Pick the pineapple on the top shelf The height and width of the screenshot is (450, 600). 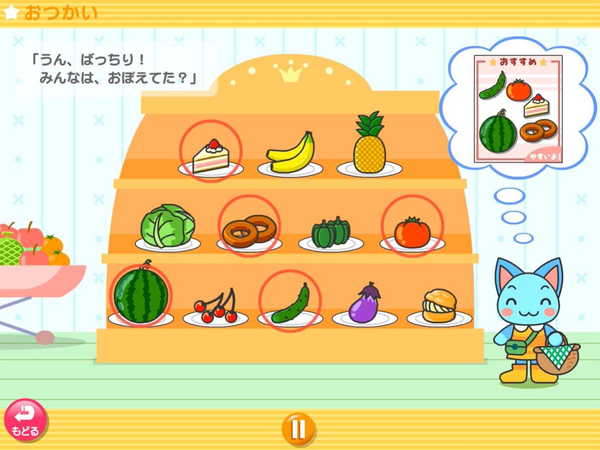[369, 145]
